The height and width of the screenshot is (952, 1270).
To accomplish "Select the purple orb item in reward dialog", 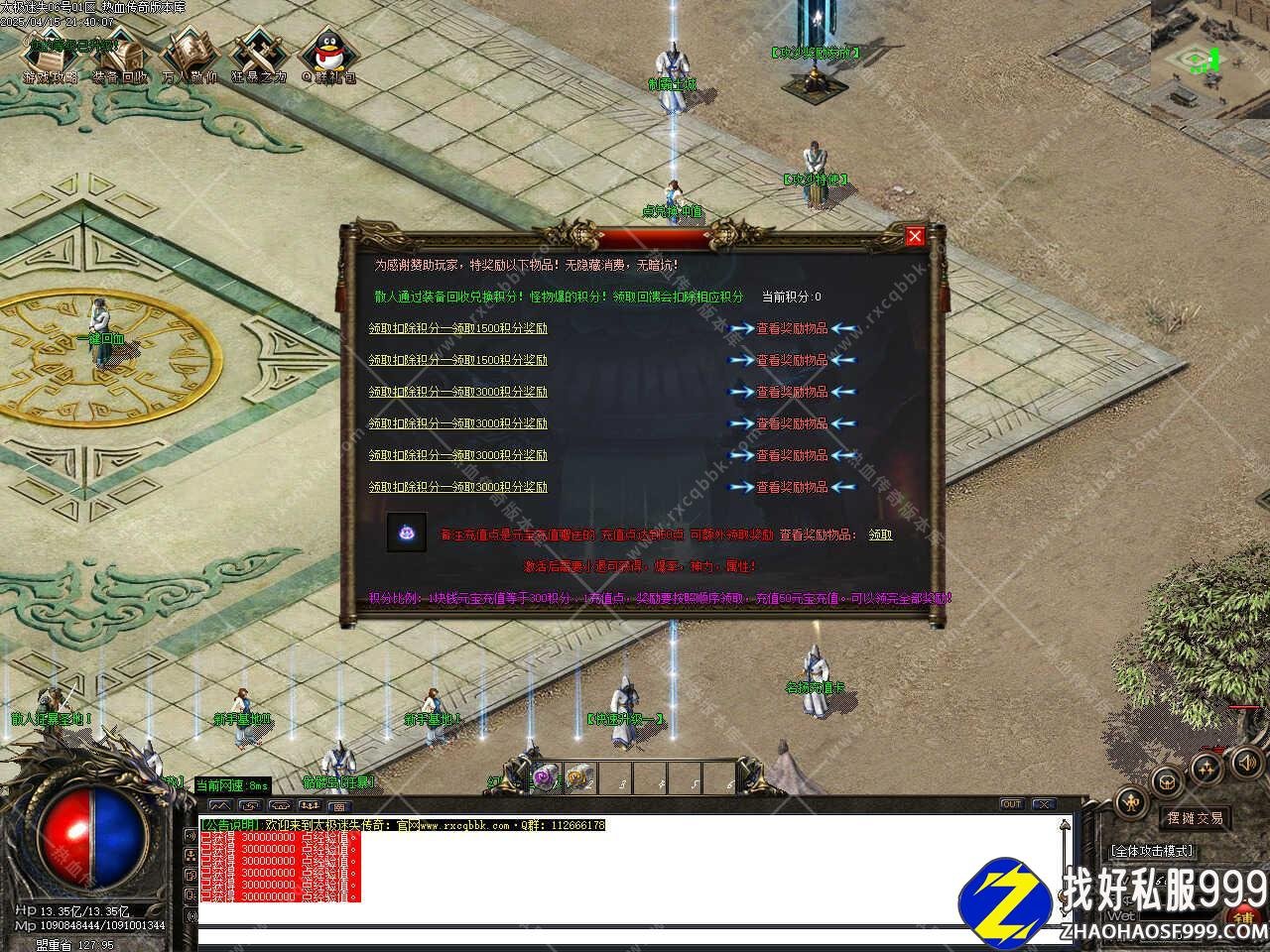I will pyautogui.click(x=407, y=533).
